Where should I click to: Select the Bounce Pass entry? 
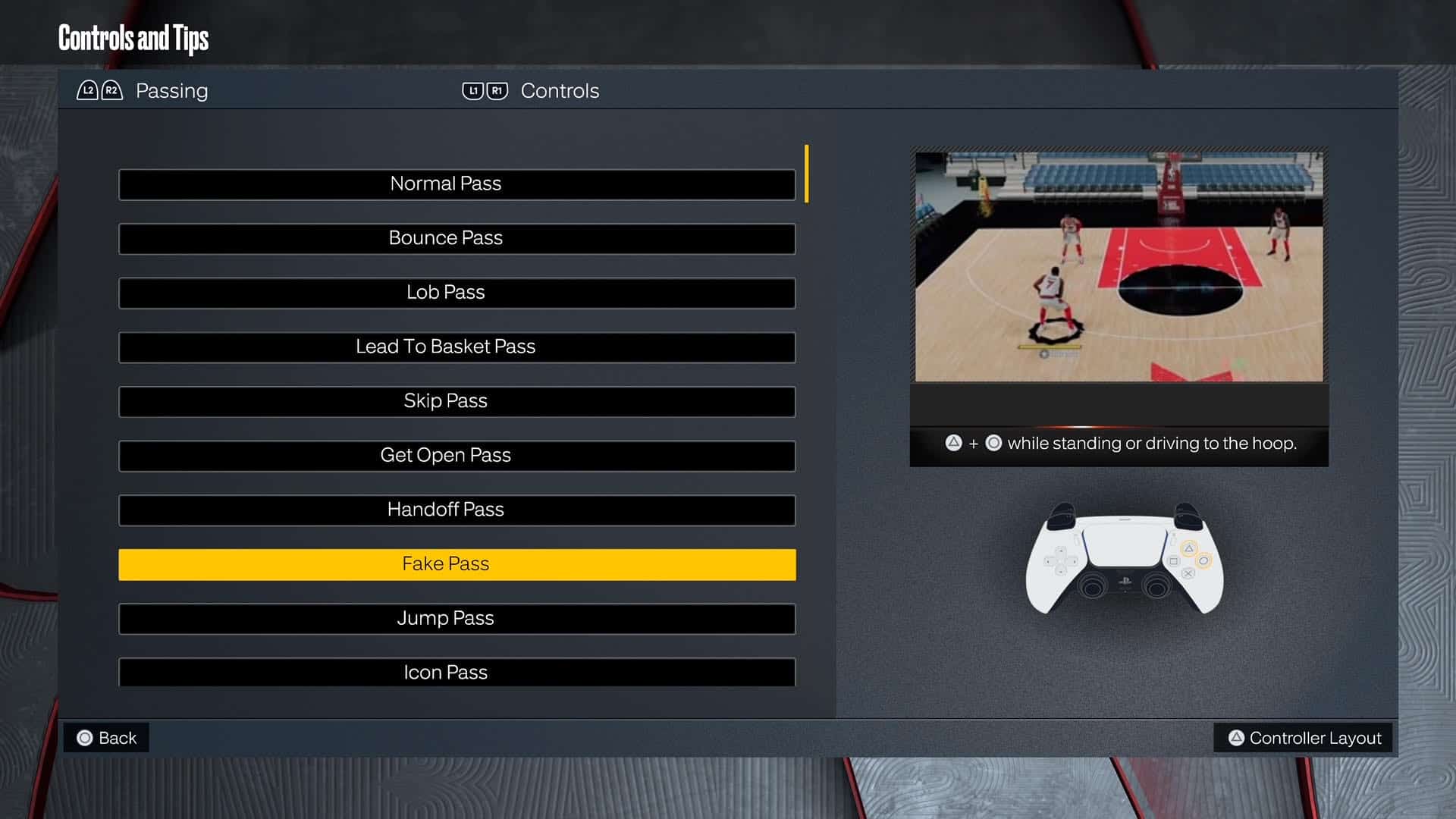[456, 238]
